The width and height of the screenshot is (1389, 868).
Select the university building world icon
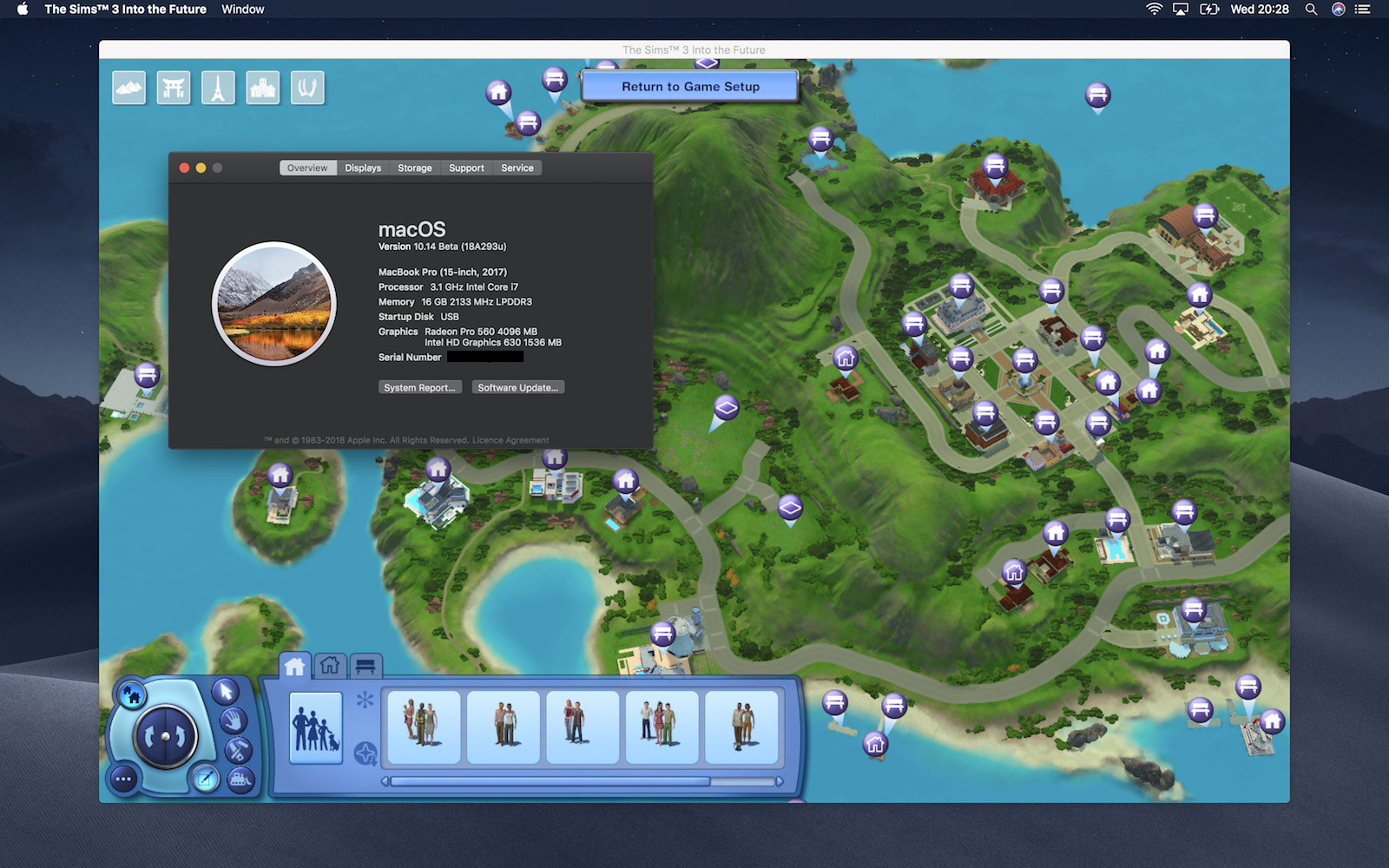[263, 87]
